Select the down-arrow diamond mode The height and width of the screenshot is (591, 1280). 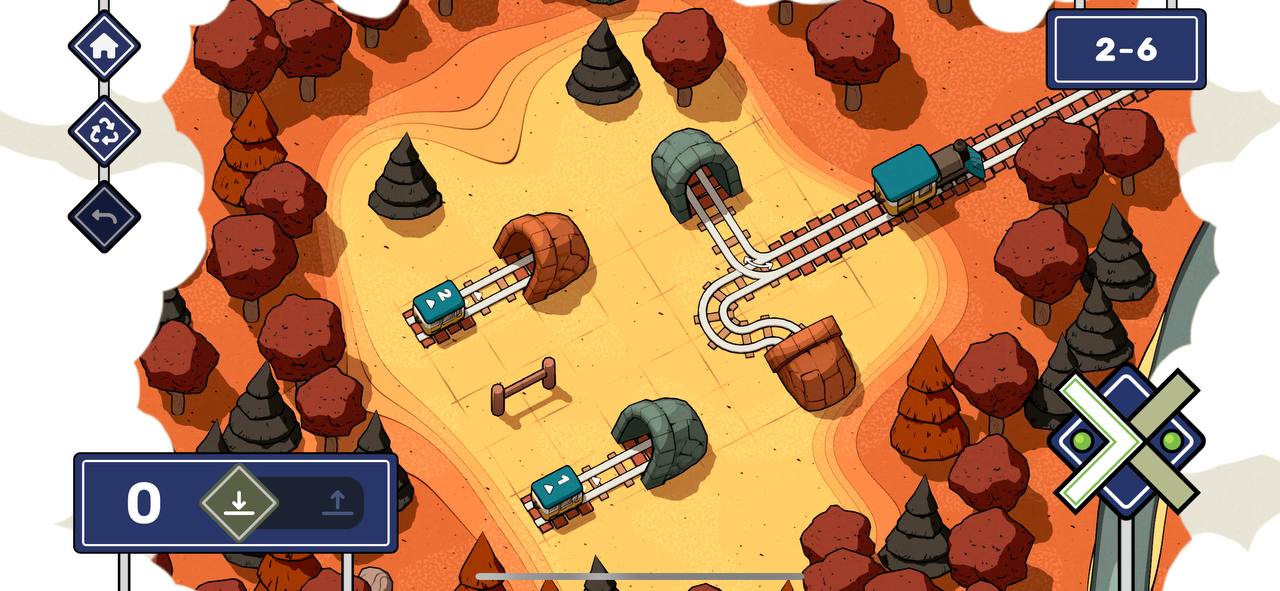(238, 502)
